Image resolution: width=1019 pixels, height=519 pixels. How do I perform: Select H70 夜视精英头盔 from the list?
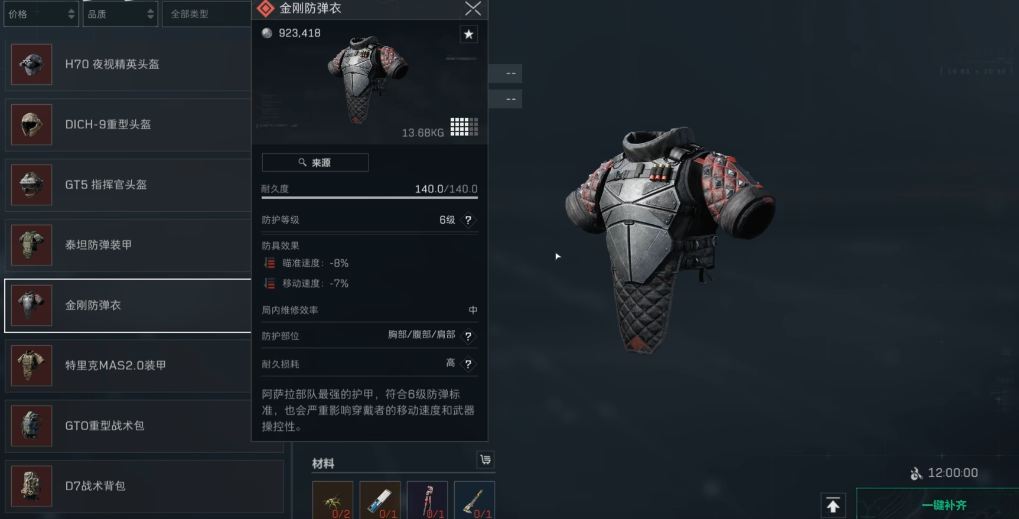pos(128,64)
